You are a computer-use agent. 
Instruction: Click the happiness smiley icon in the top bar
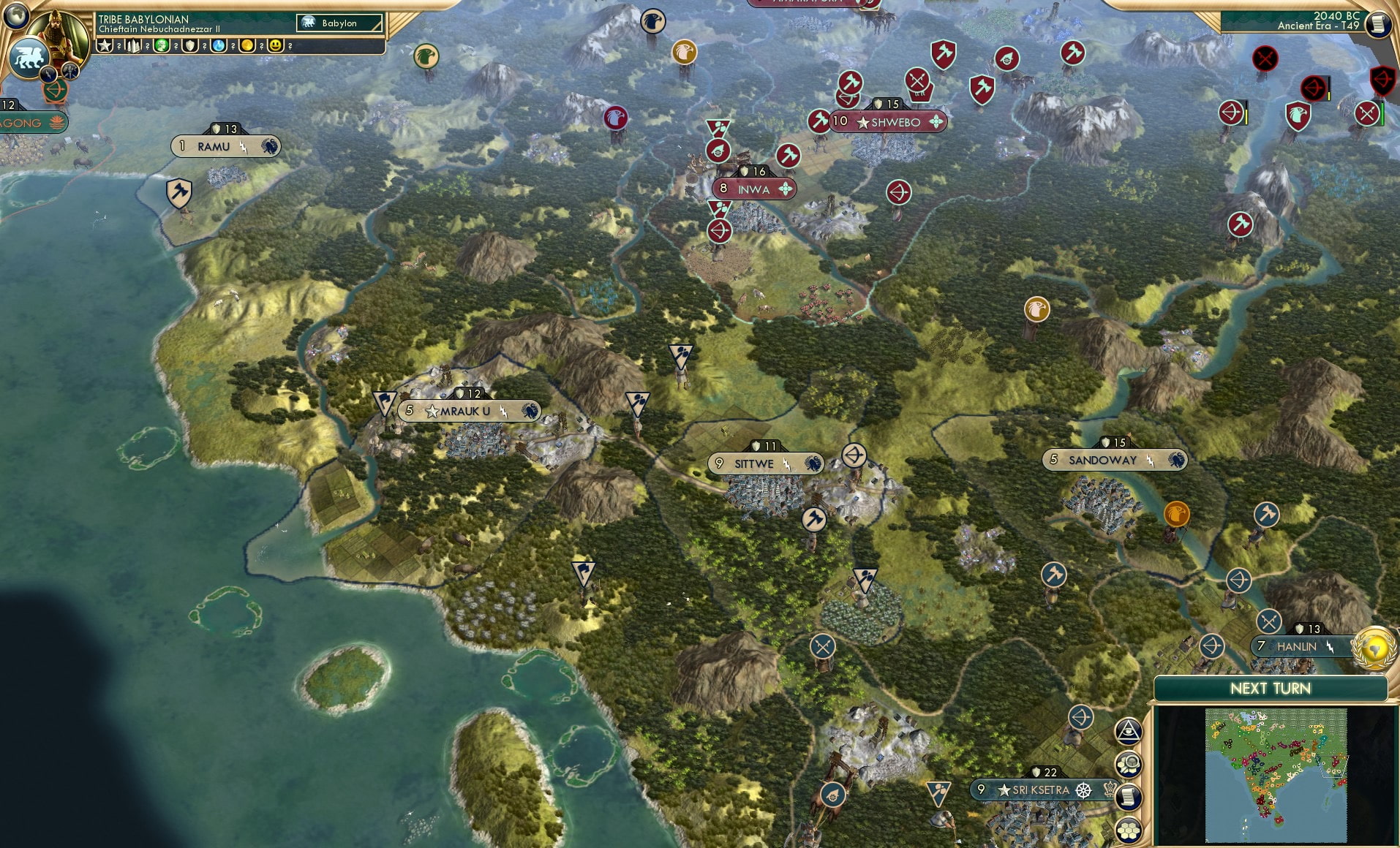pos(274,45)
